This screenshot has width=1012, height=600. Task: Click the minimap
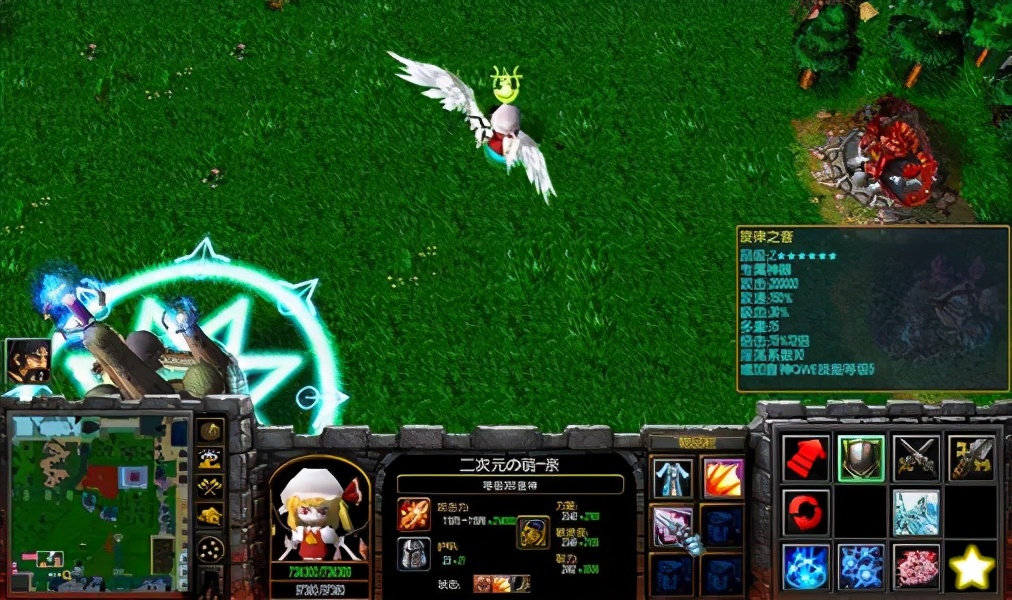click(98, 500)
